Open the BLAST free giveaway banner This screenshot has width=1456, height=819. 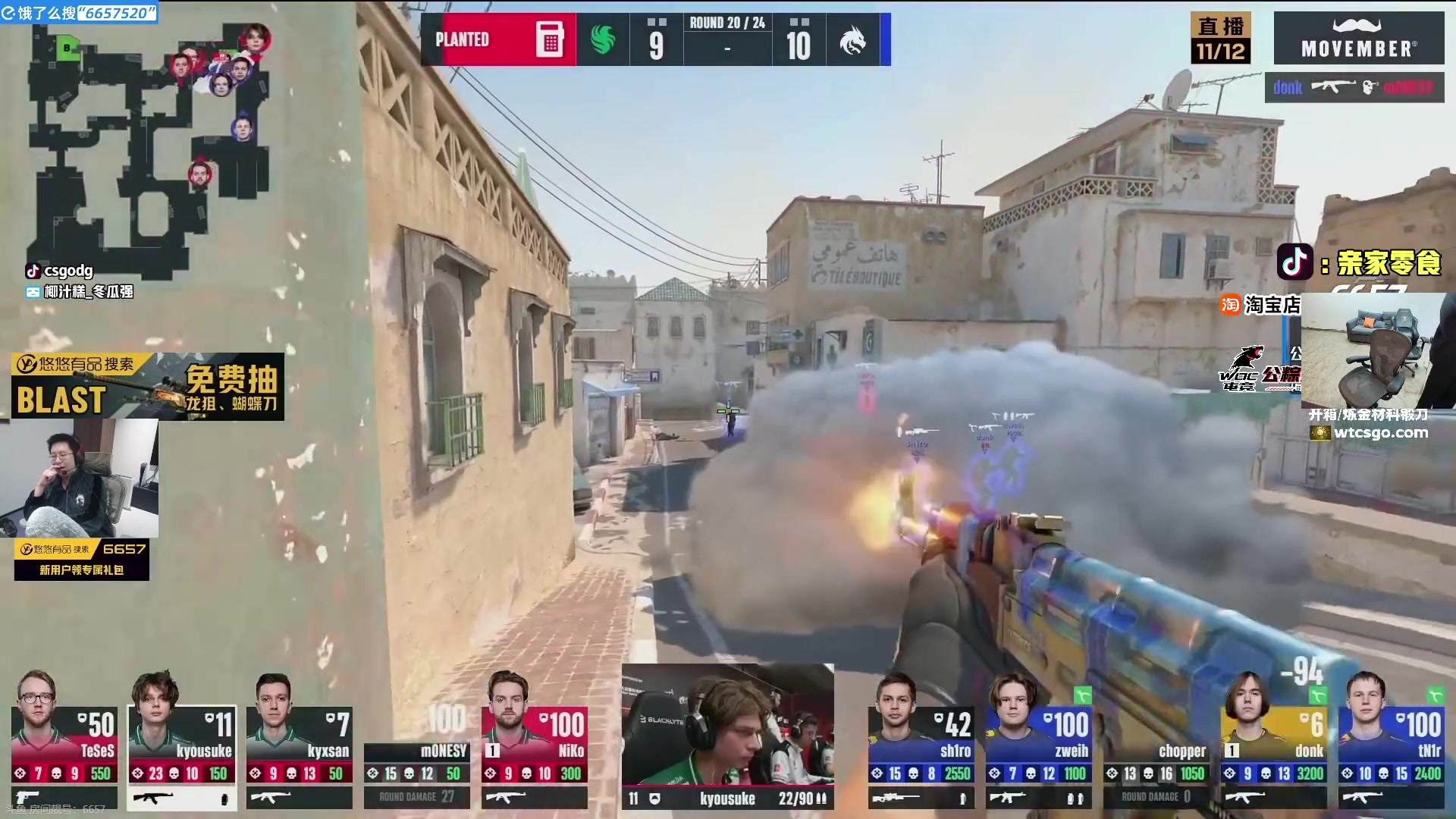coord(148,386)
